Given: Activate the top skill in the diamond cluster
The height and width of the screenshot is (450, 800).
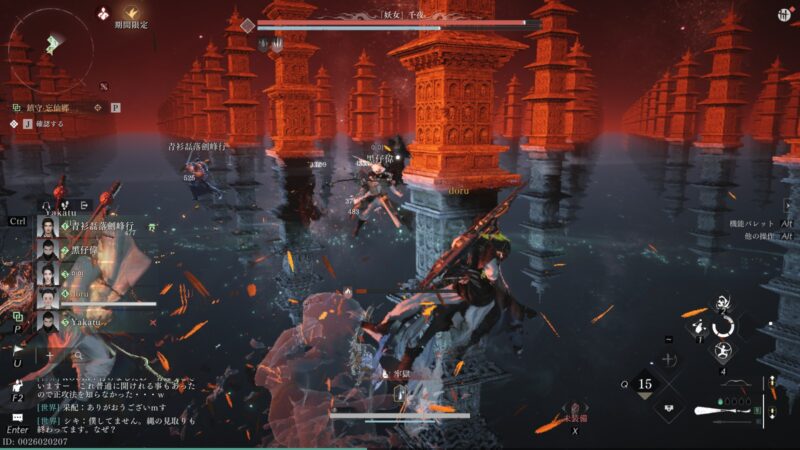Looking at the screenshot, I should (x=721, y=302).
